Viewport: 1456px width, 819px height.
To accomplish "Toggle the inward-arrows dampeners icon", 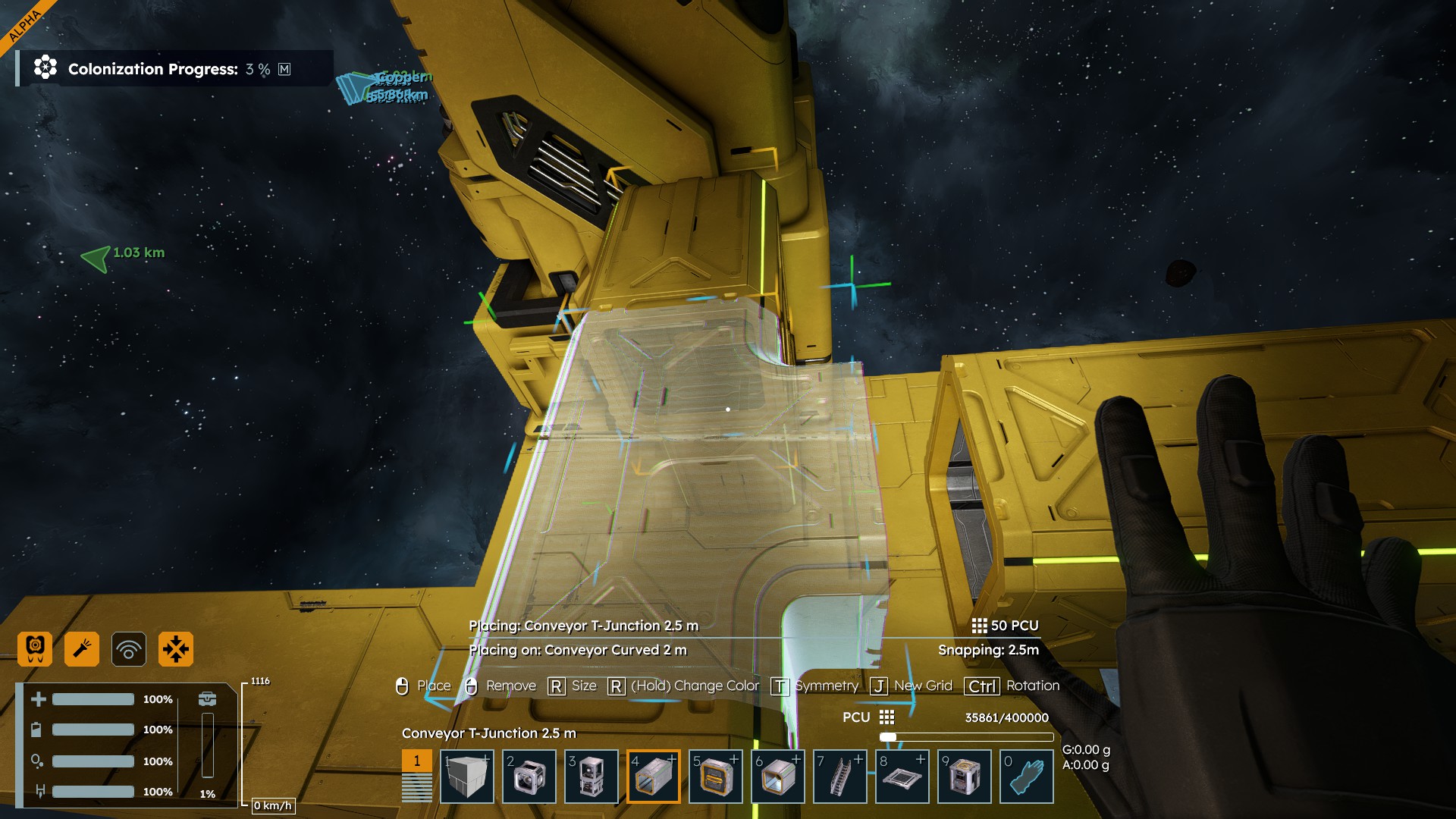I will pyautogui.click(x=176, y=649).
